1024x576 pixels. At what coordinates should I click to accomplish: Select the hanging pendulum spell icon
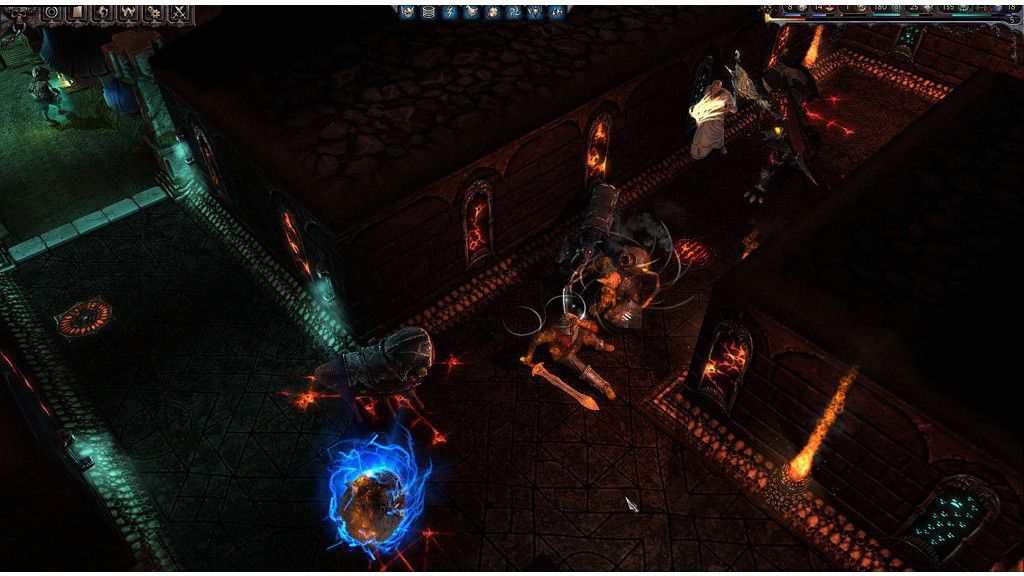coord(535,11)
